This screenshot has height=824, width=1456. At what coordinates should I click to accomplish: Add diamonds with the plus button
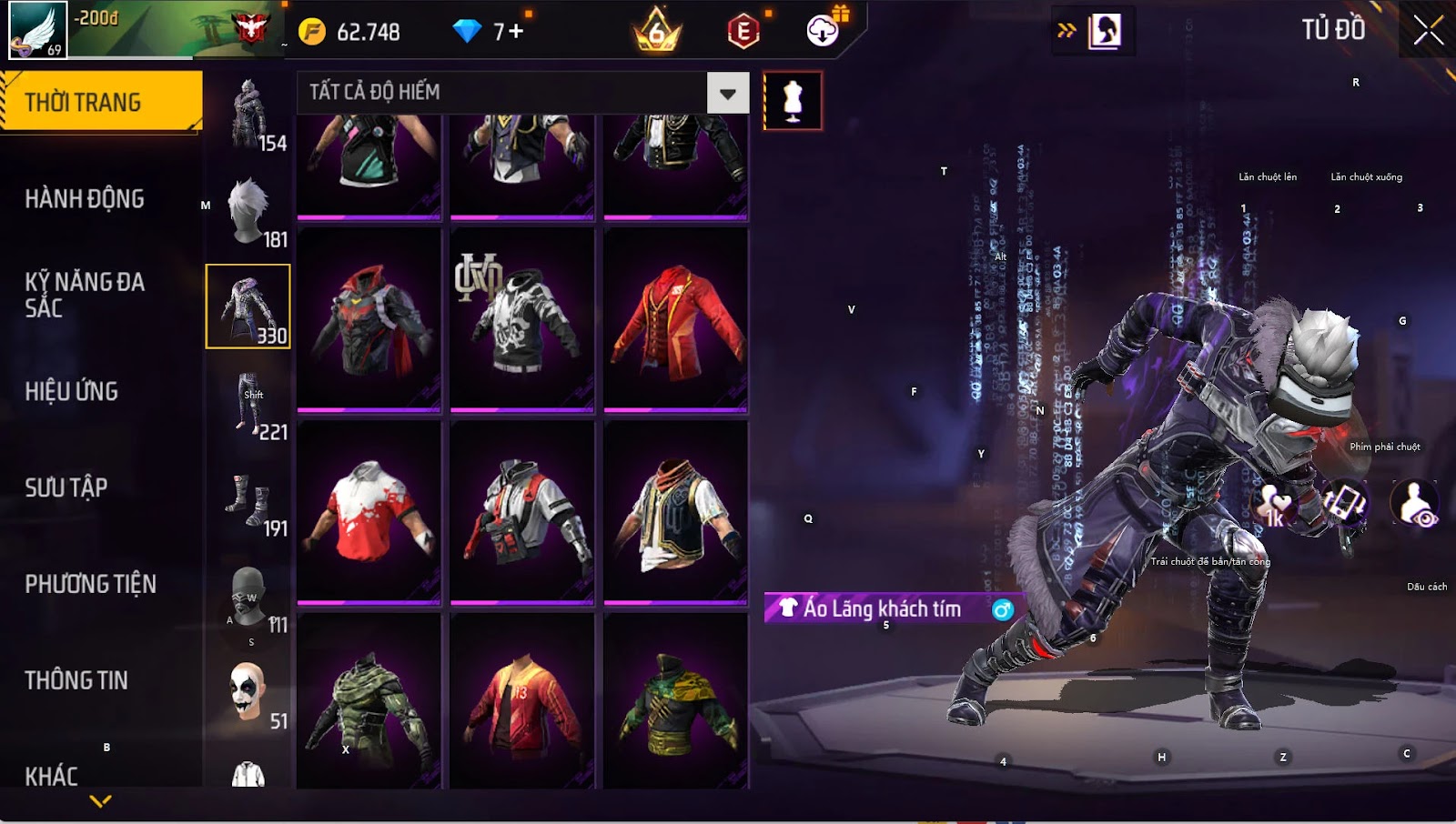click(x=515, y=32)
